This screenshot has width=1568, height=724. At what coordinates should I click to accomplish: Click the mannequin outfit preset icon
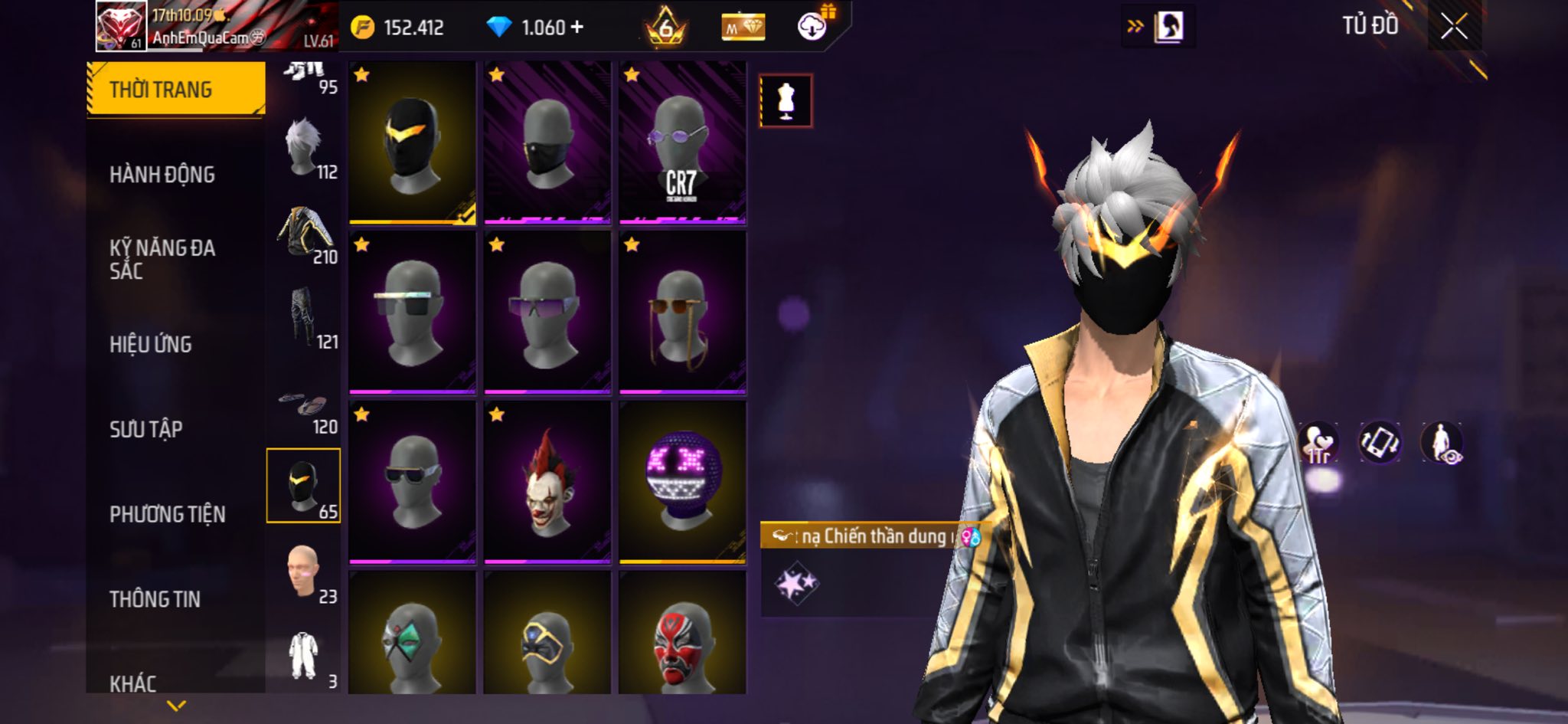point(786,100)
